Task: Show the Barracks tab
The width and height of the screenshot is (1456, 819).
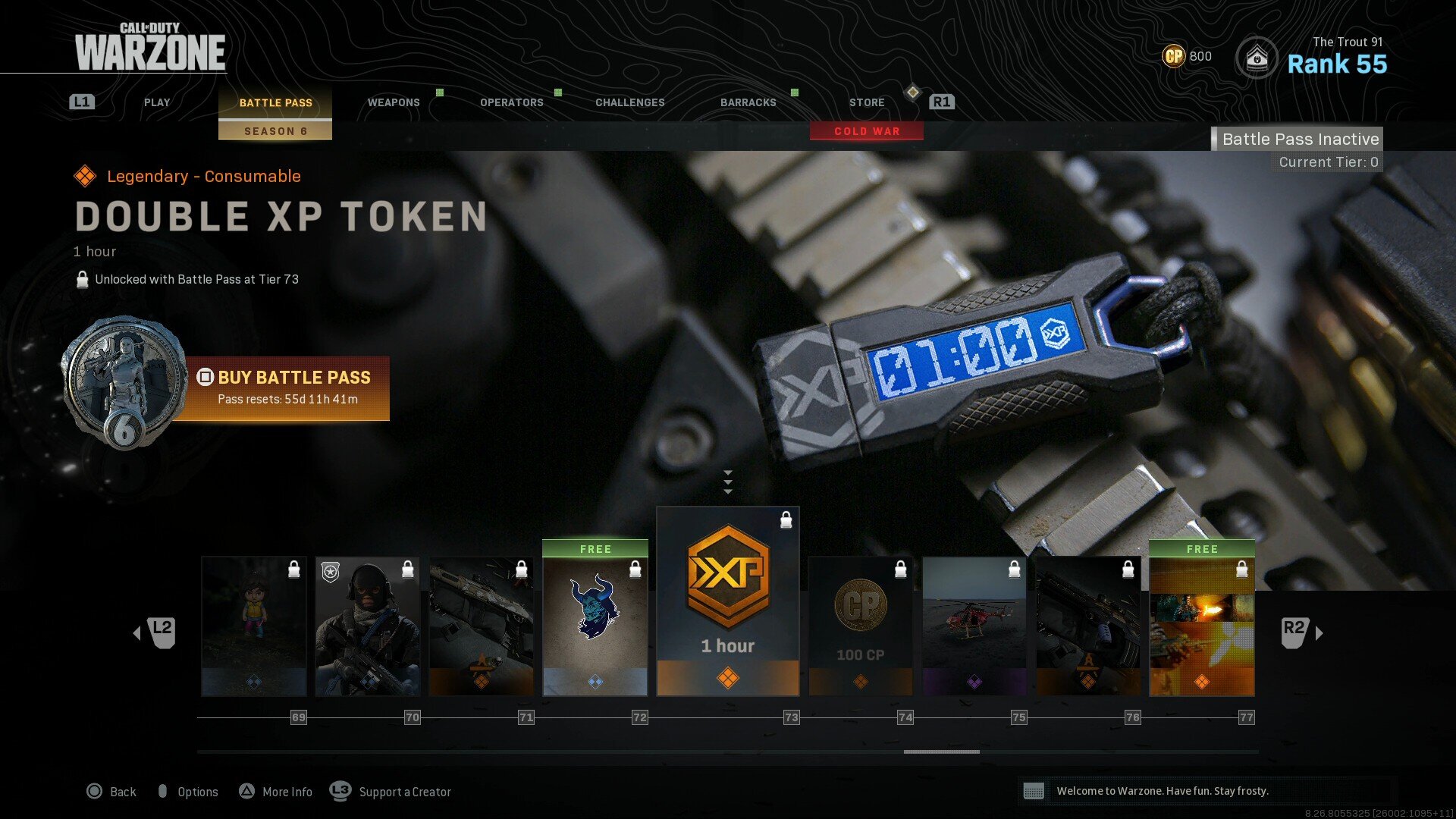Action: click(748, 102)
